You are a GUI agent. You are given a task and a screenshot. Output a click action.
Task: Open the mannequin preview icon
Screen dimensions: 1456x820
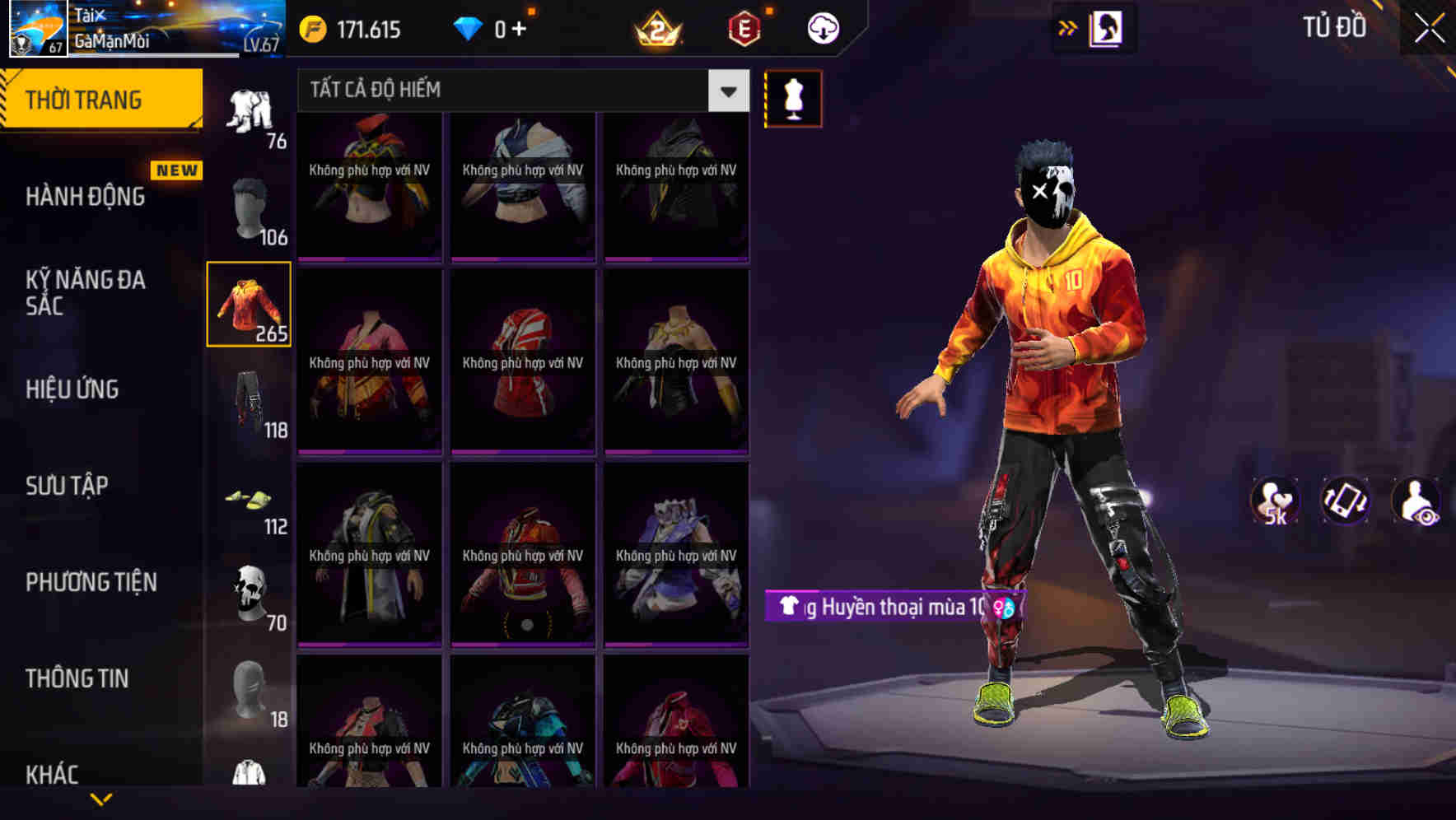[792, 97]
